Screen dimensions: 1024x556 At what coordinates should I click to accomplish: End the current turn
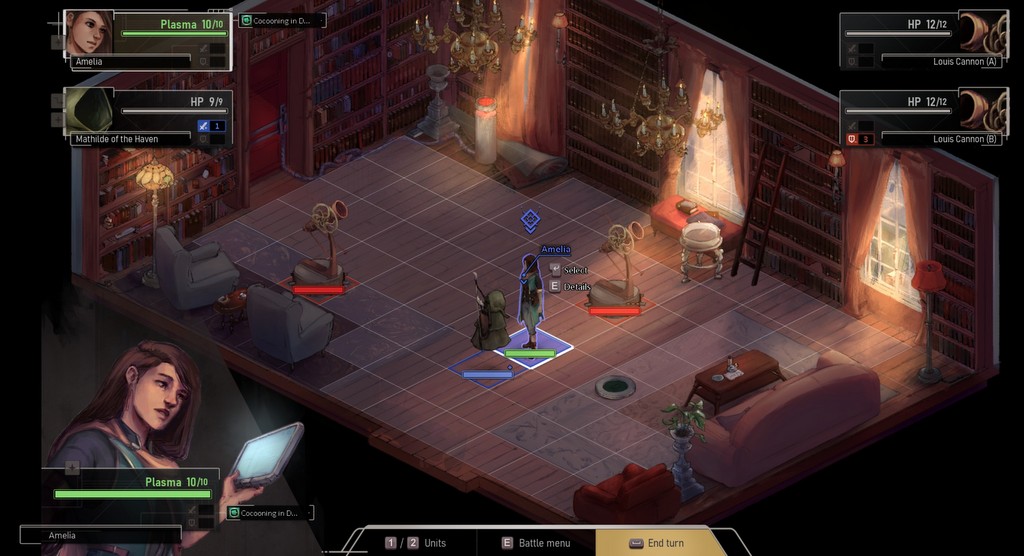point(660,542)
